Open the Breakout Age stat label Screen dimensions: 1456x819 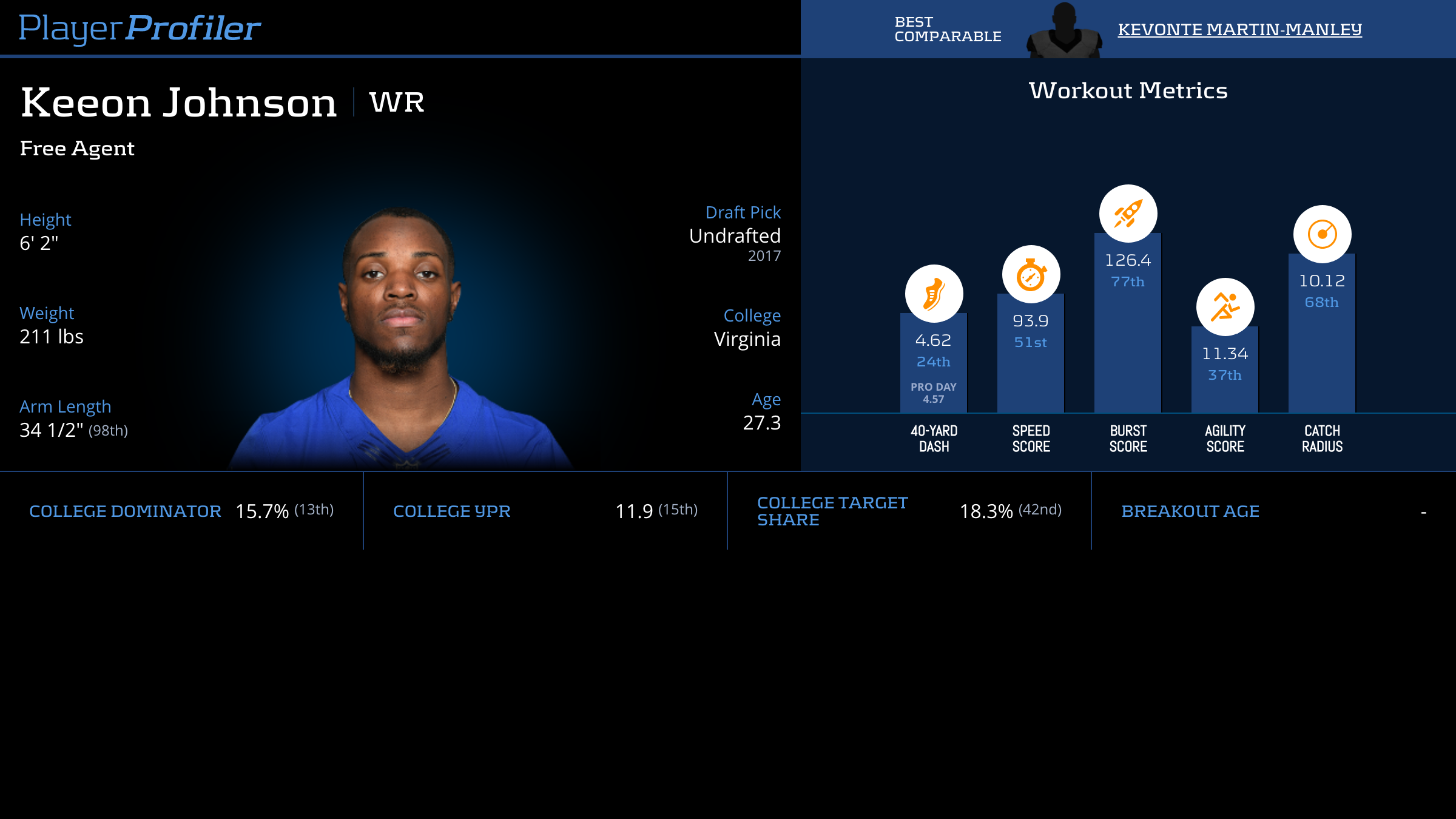point(1190,511)
